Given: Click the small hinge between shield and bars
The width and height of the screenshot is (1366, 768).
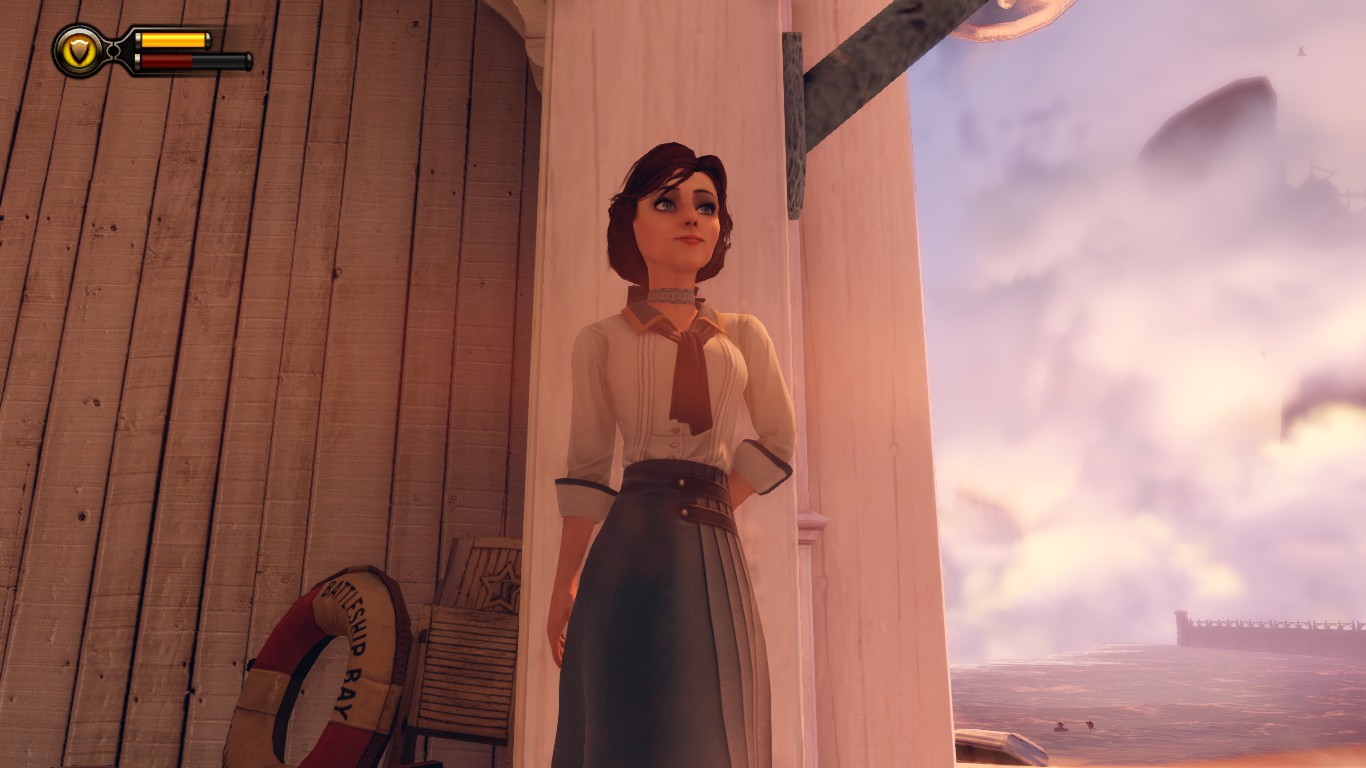Looking at the screenshot, I should click(113, 50).
